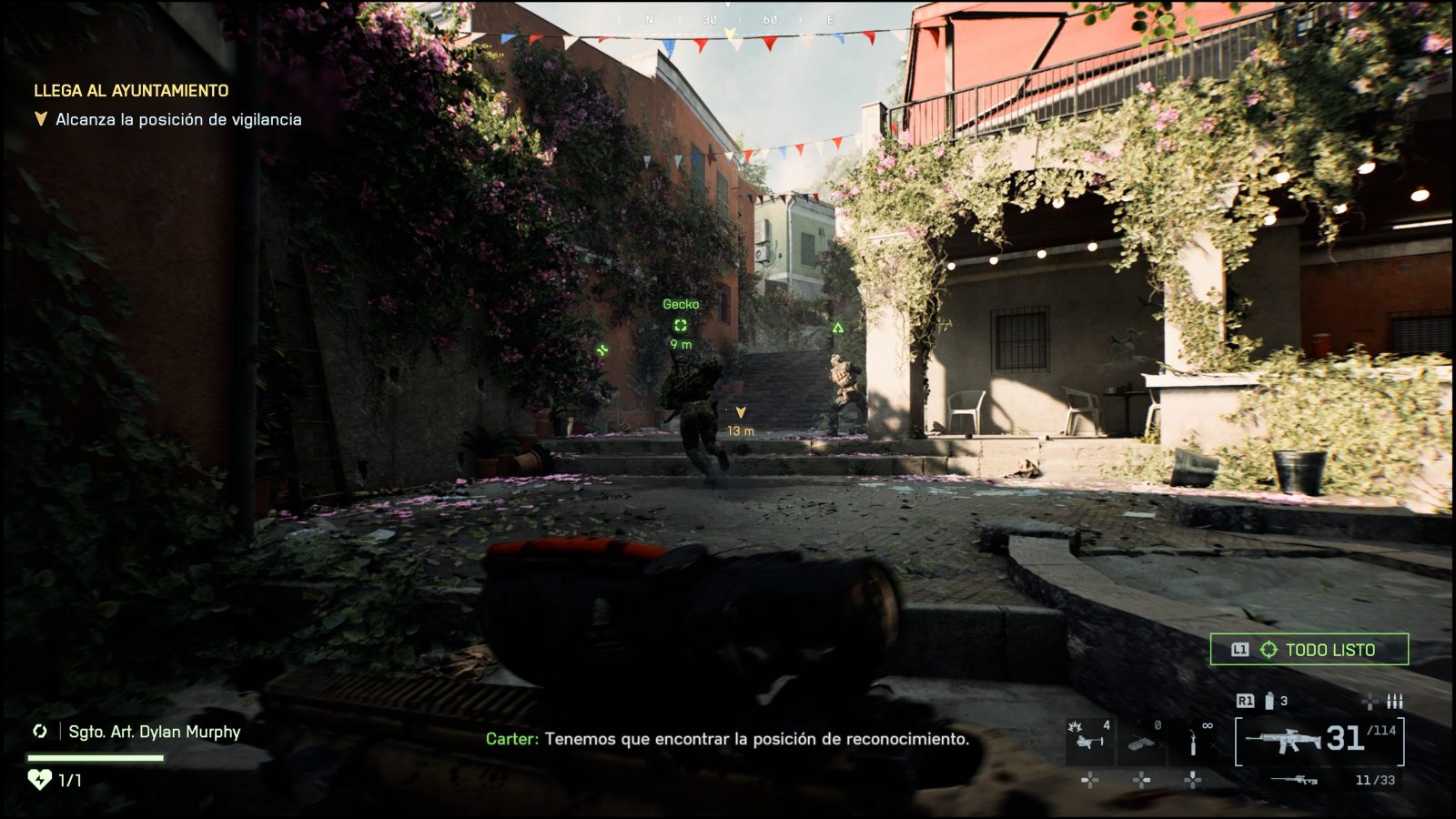Click the compass bar heading strip
Image resolution: width=1456 pixels, height=819 pixels.
click(728, 20)
